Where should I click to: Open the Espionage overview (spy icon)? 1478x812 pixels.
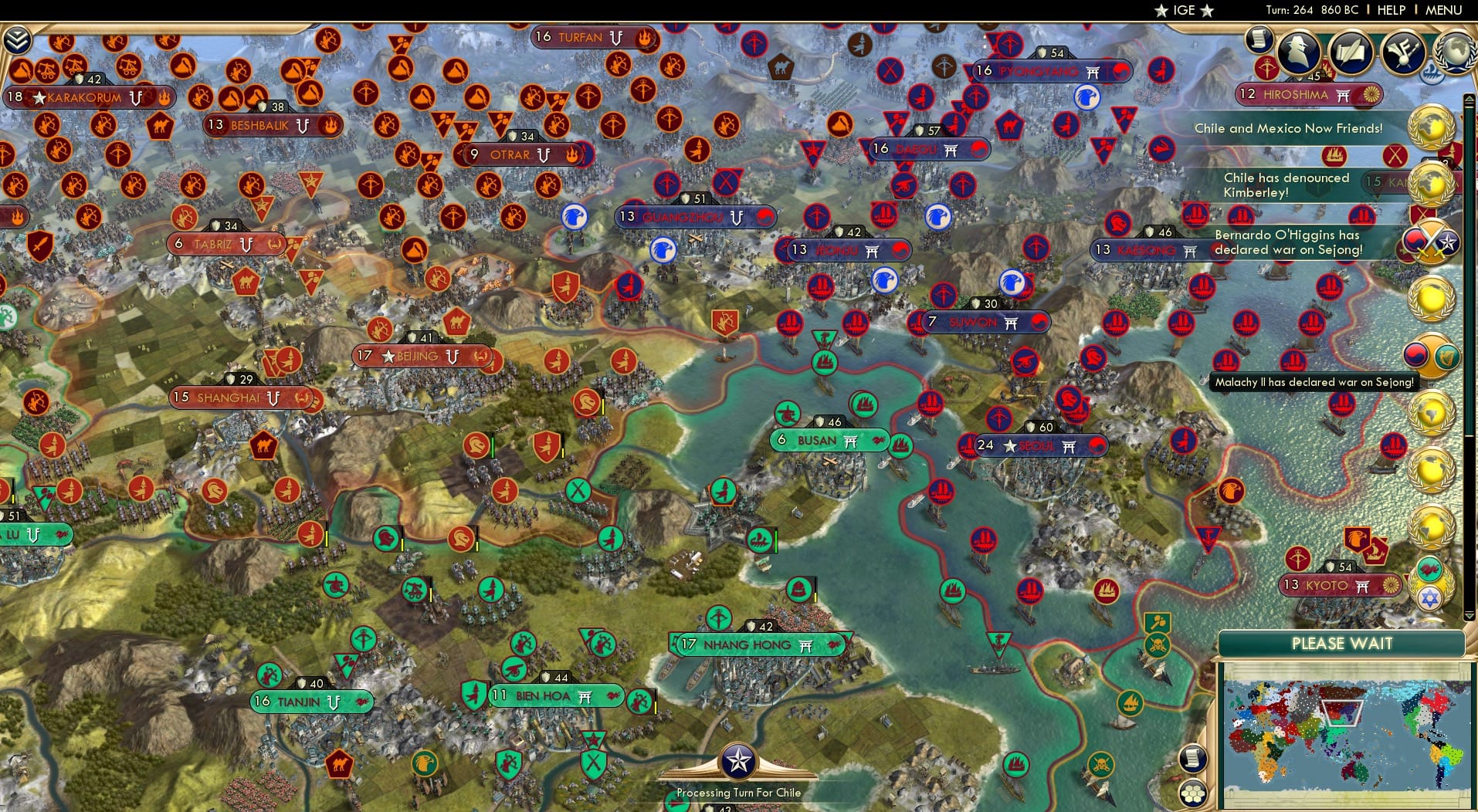click(1297, 52)
